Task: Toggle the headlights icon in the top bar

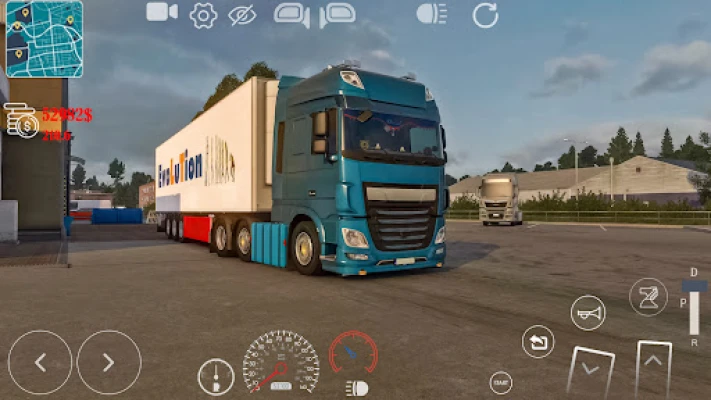Action: coord(432,14)
